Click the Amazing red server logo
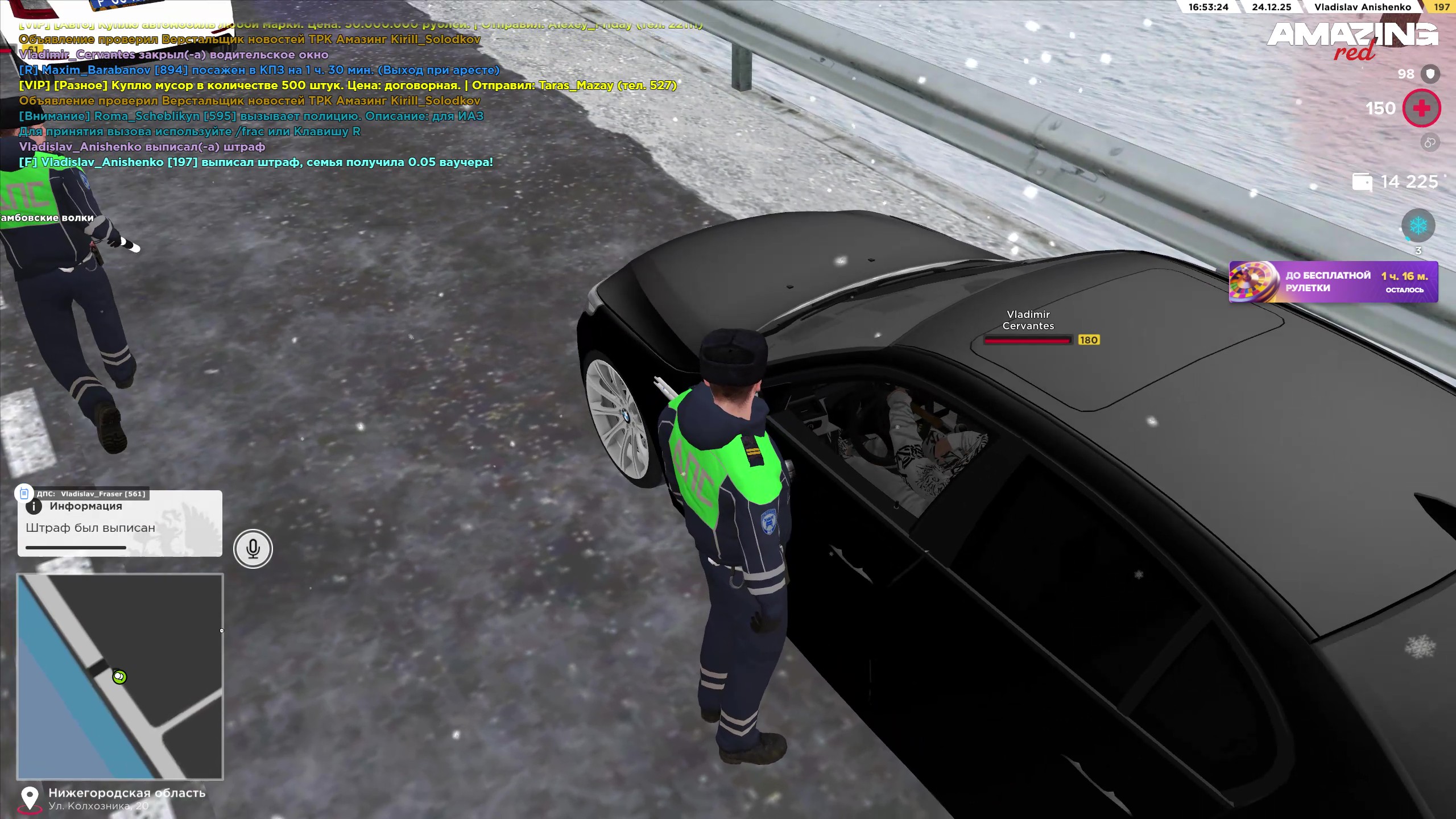 point(1352,40)
